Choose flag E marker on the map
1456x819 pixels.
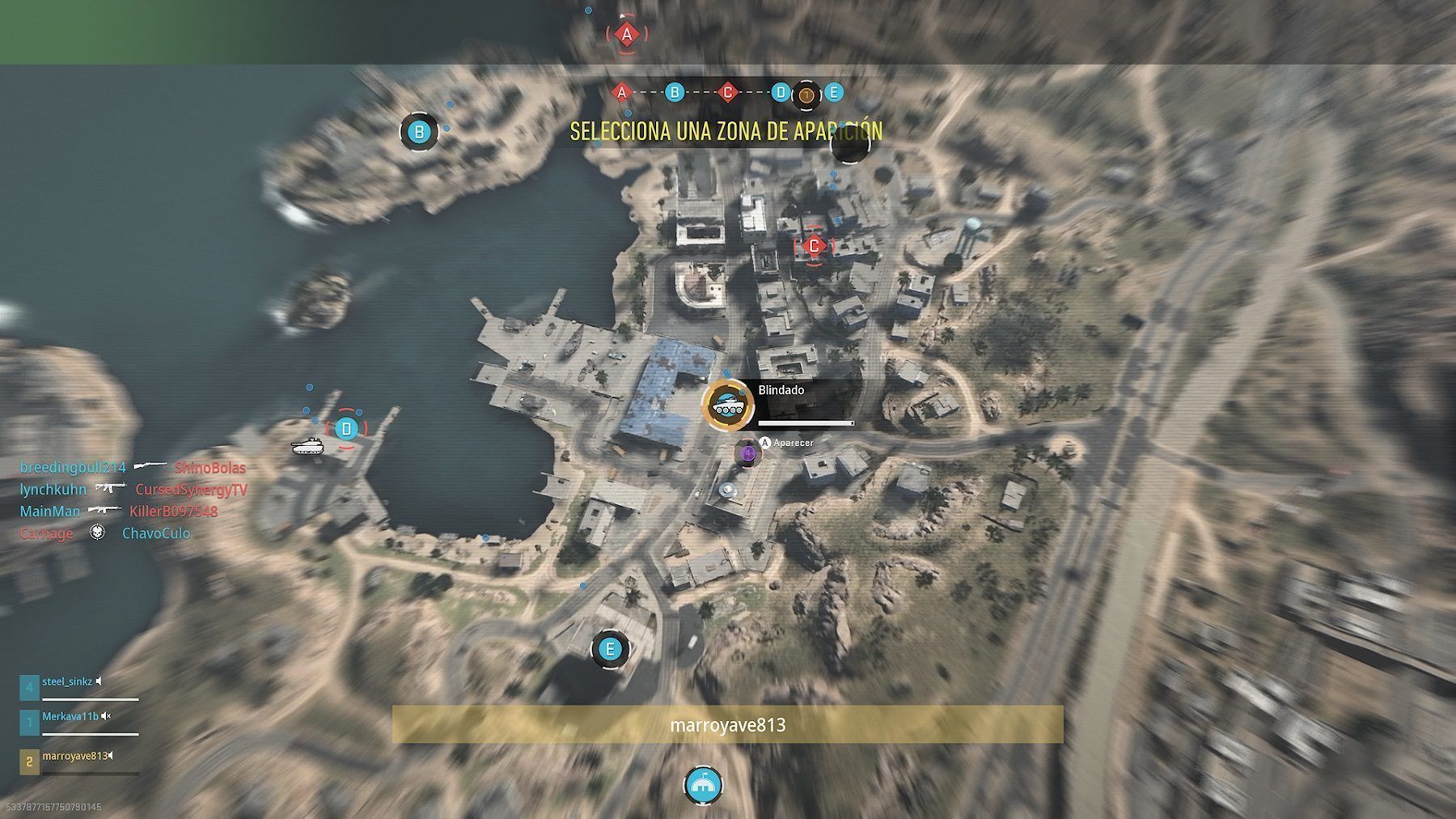(610, 649)
